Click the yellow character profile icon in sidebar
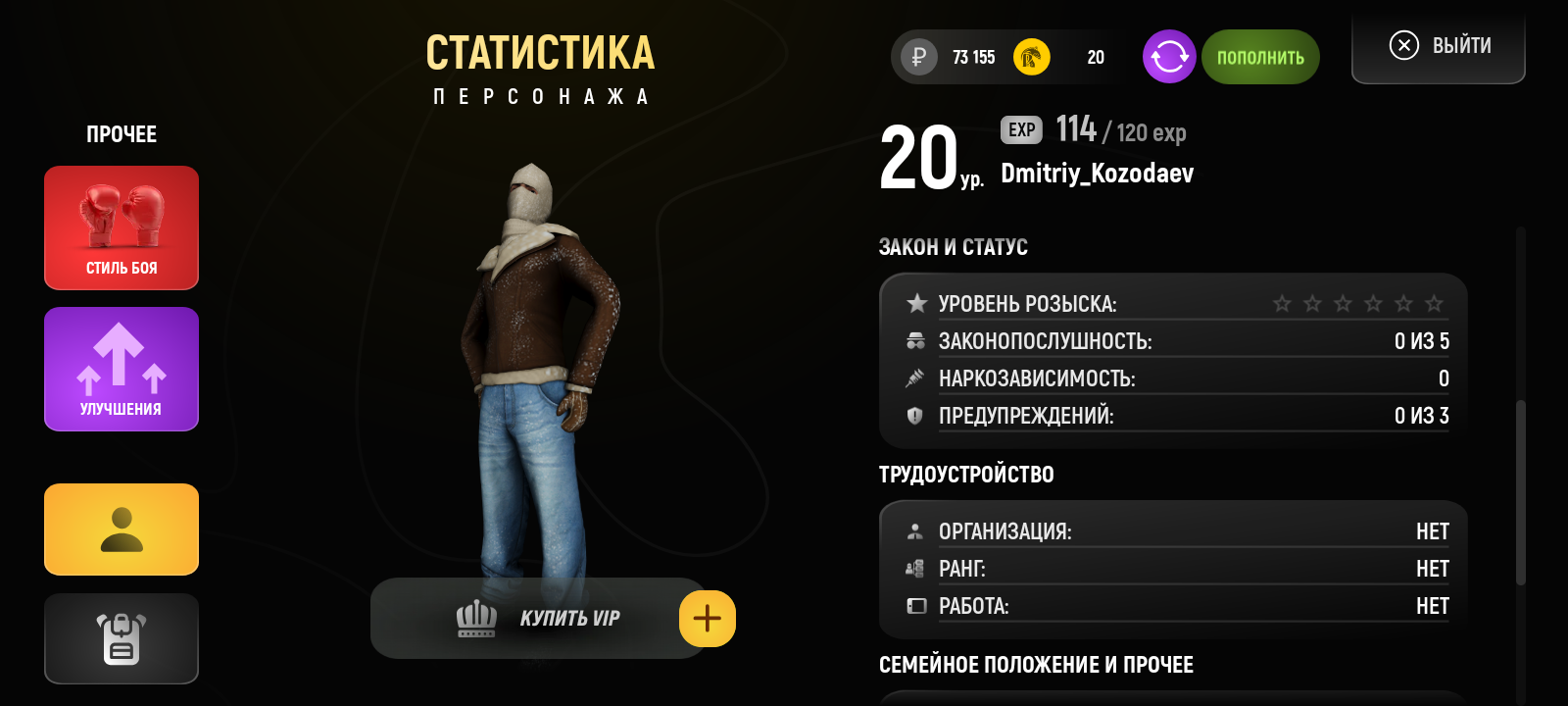 (x=121, y=529)
